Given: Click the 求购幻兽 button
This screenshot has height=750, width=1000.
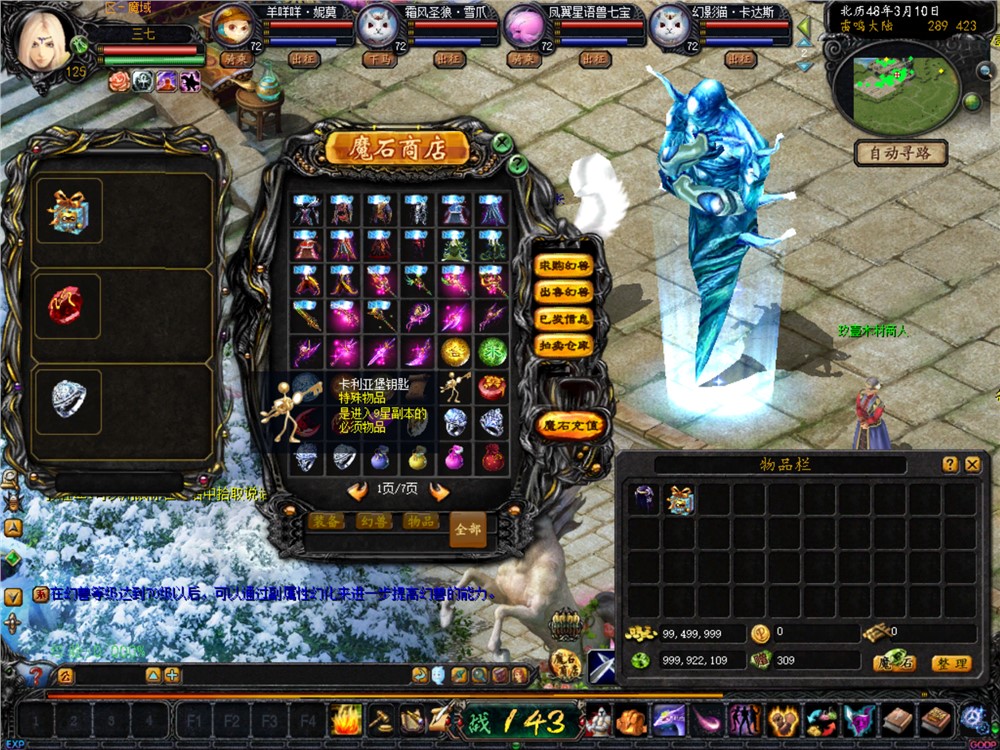Looking at the screenshot, I should click(x=564, y=267).
